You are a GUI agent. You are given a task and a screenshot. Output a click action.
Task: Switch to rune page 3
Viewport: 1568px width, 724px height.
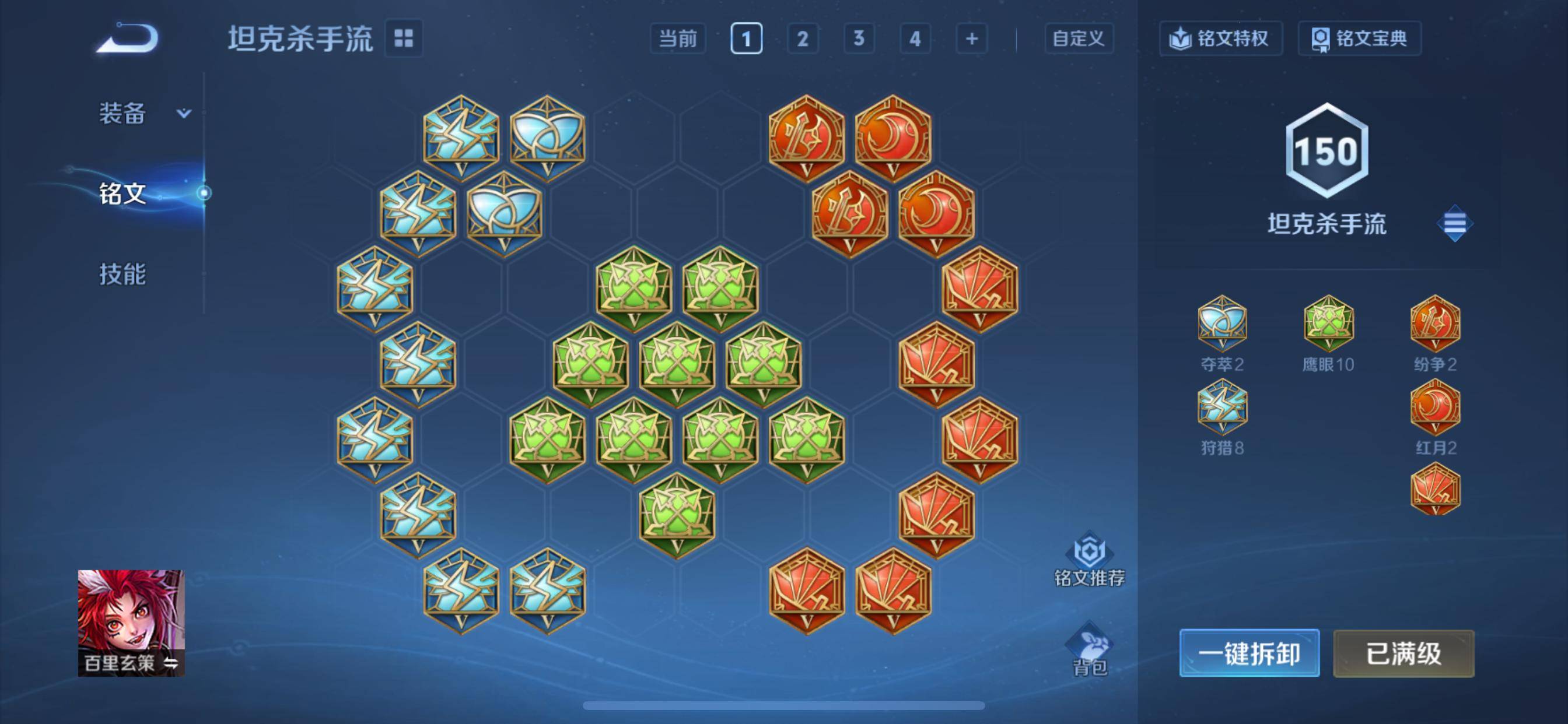[858, 39]
